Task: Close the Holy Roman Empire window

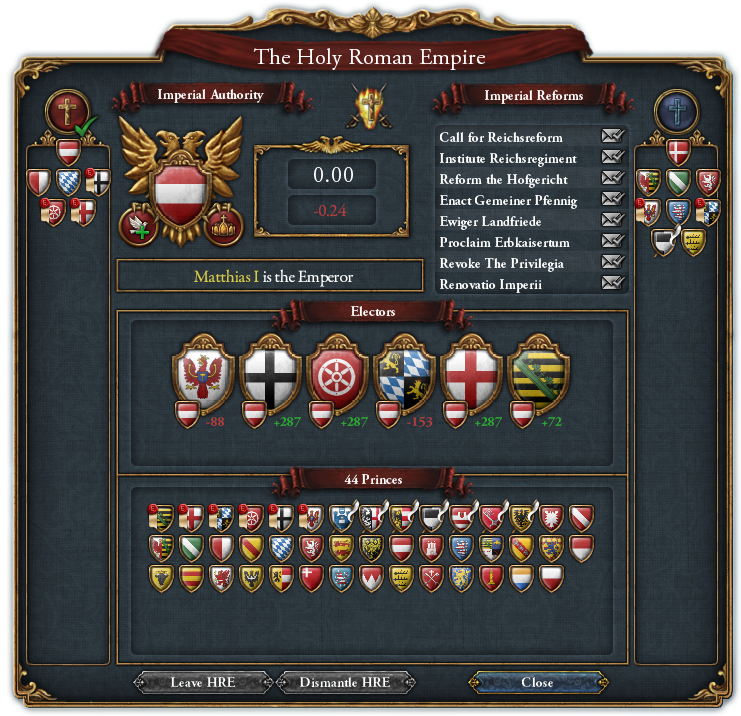Action: (x=537, y=683)
